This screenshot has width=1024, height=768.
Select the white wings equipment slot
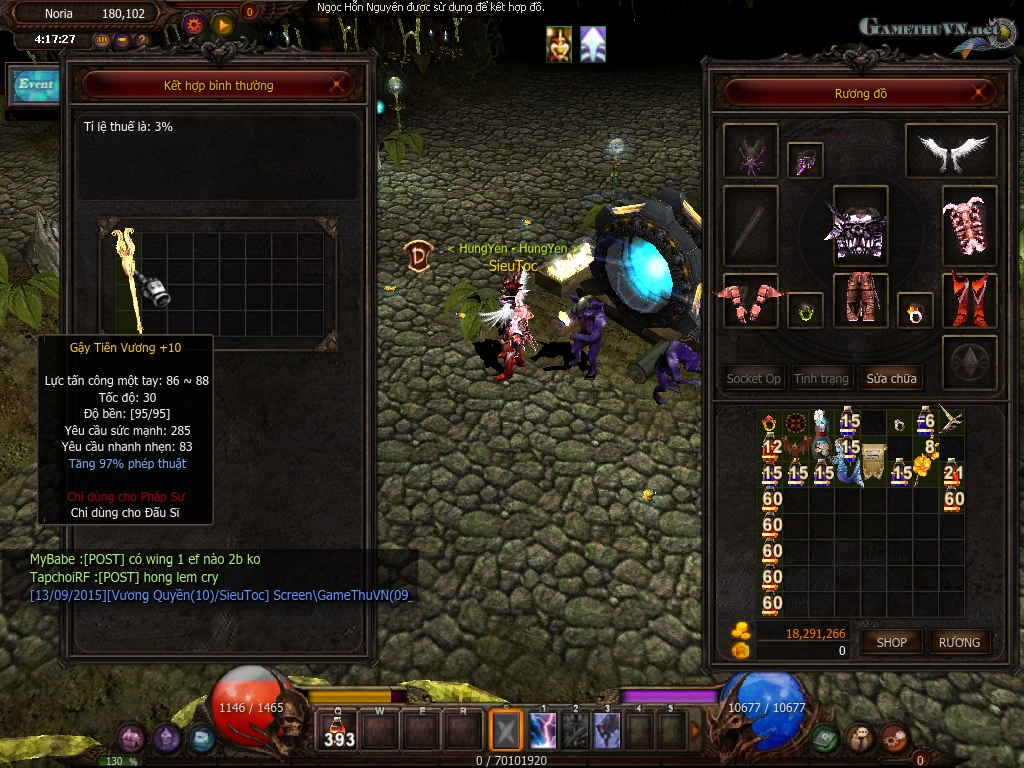tap(950, 151)
